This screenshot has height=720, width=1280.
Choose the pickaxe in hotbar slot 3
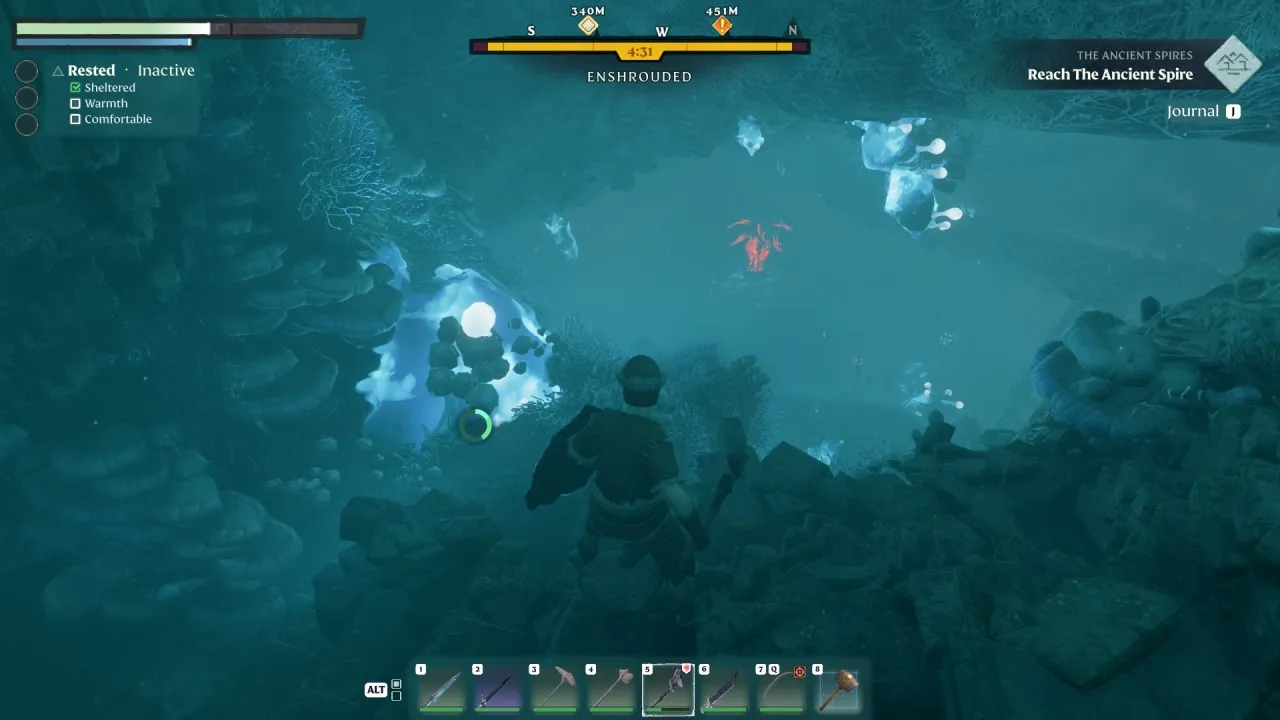click(555, 690)
